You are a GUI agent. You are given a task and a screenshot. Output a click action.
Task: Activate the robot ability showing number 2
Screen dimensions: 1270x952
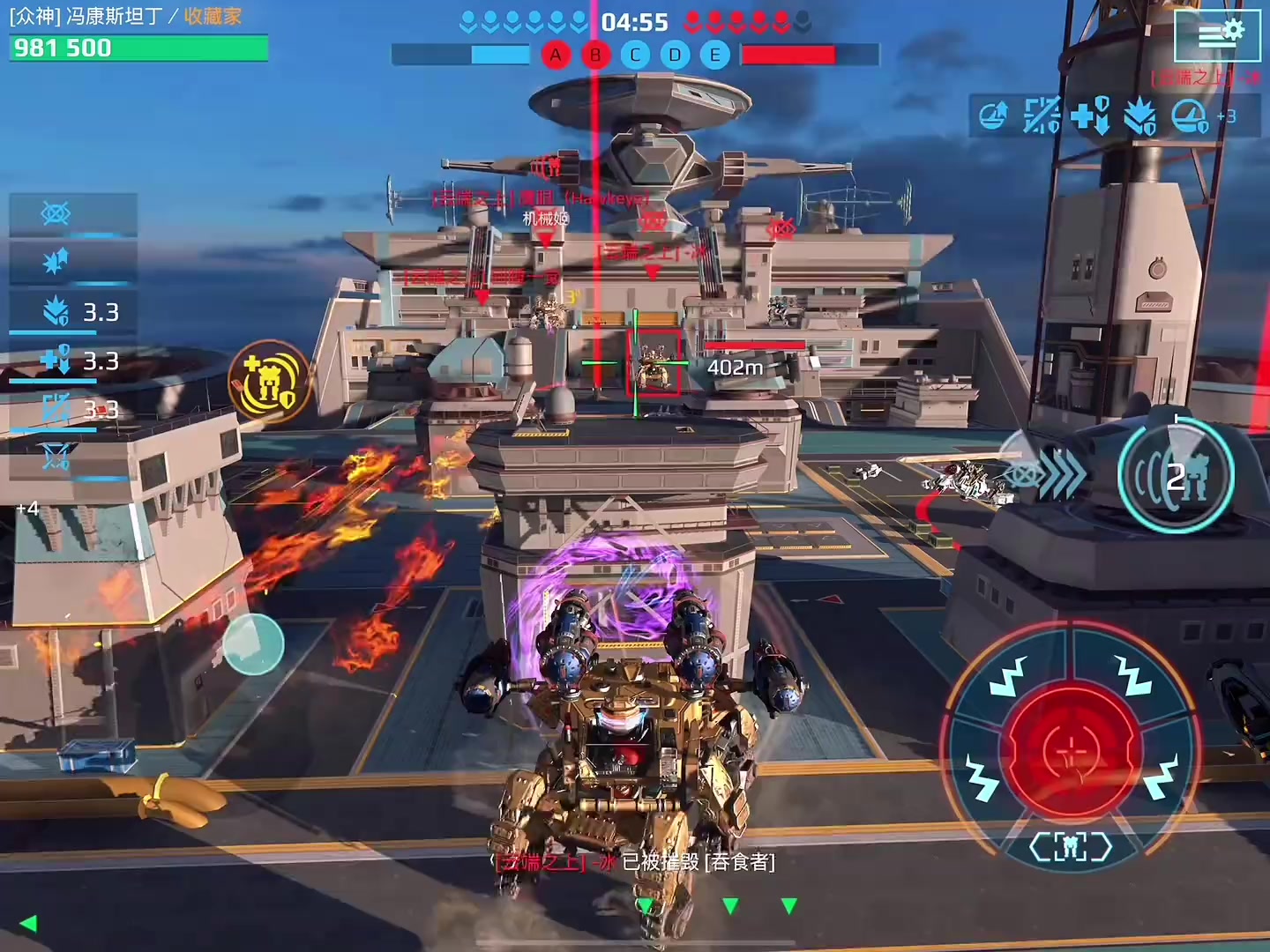(1176, 477)
